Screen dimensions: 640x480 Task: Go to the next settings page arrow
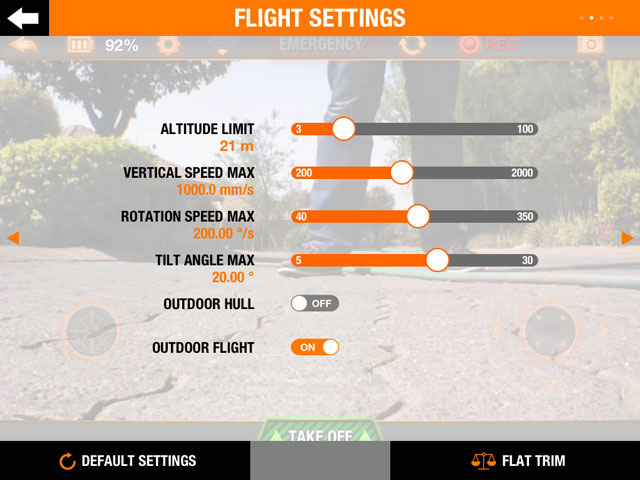coord(627,238)
